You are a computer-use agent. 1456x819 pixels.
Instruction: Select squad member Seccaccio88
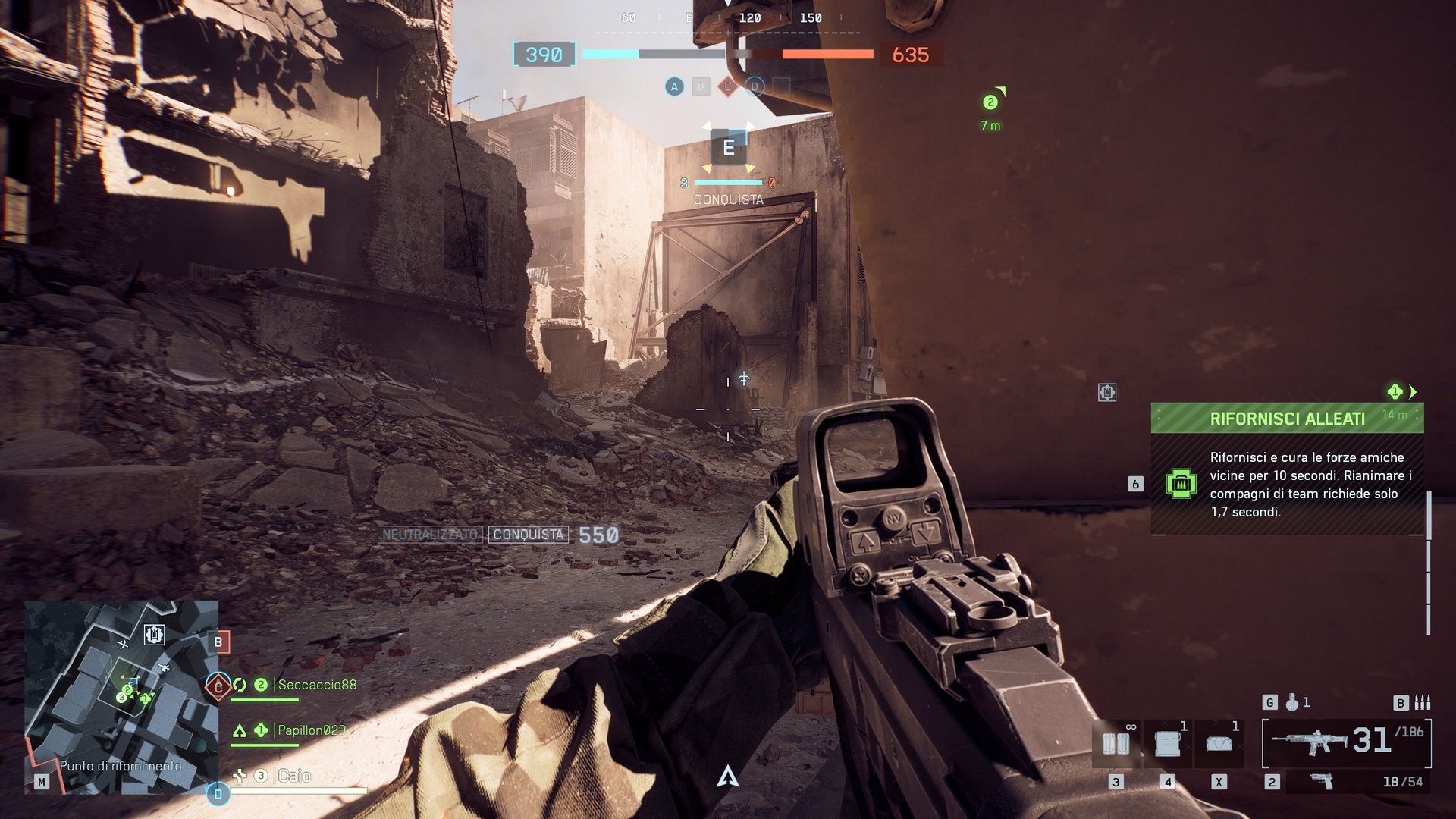click(x=316, y=685)
